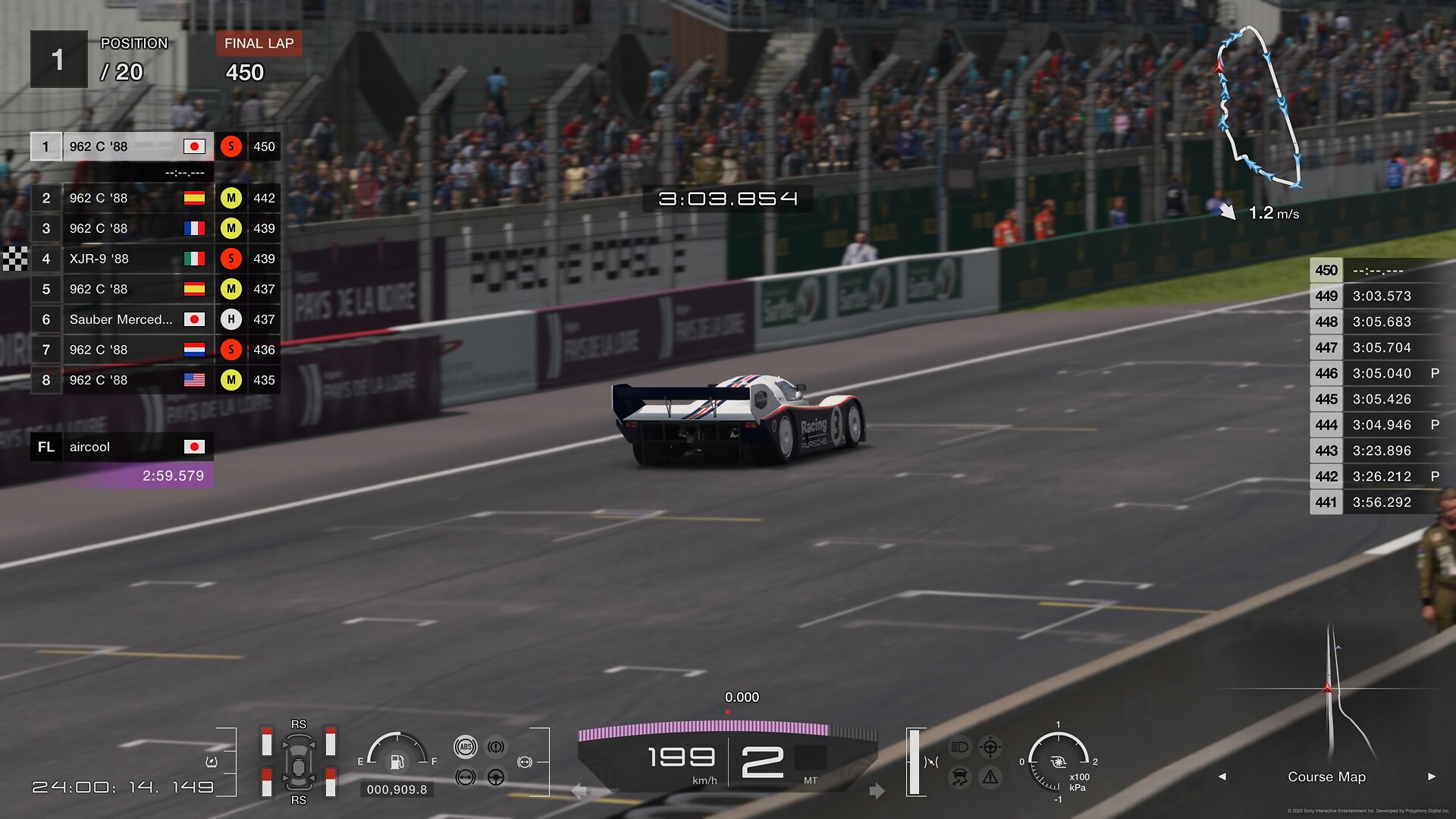Select the Course Map display label
This screenshot has height=819, width=1456.
(x=1326, y=777)
